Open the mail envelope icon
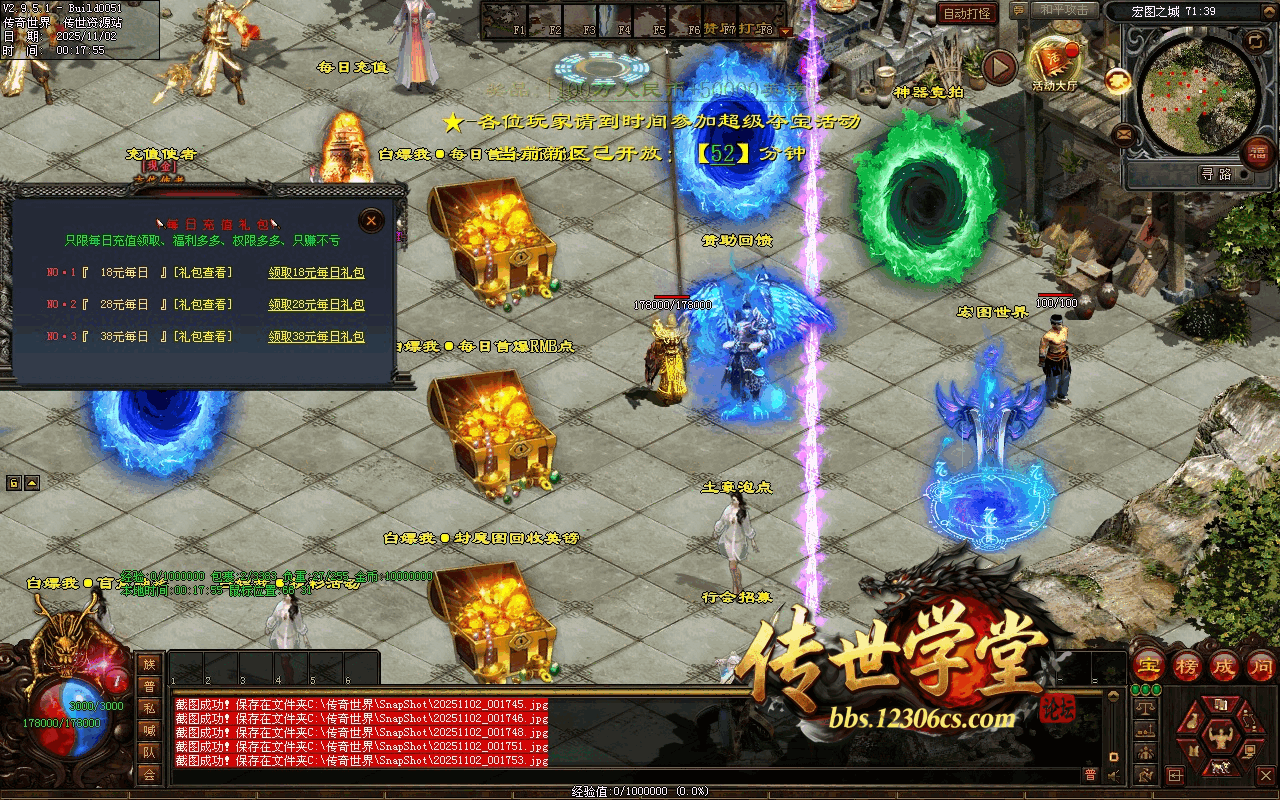Screen dimensions: 1280x800 1124,133
